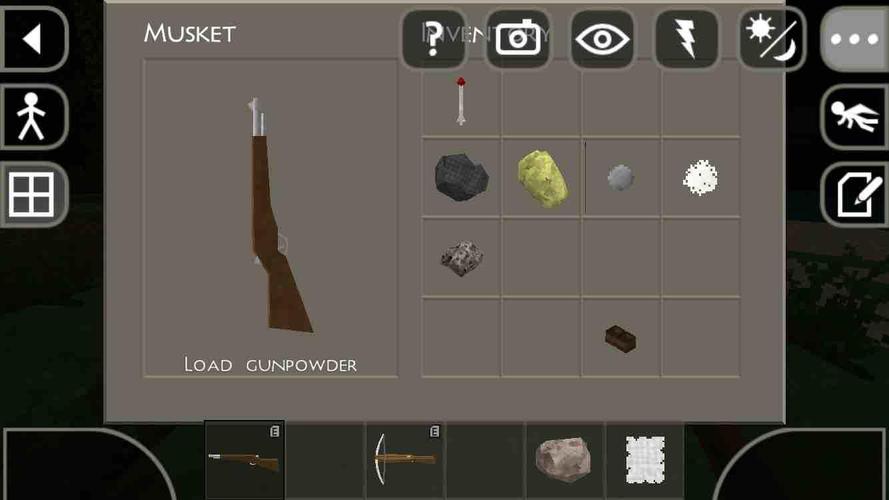
Task: Select the musket in the hotbar
Action: click(245, 459)
